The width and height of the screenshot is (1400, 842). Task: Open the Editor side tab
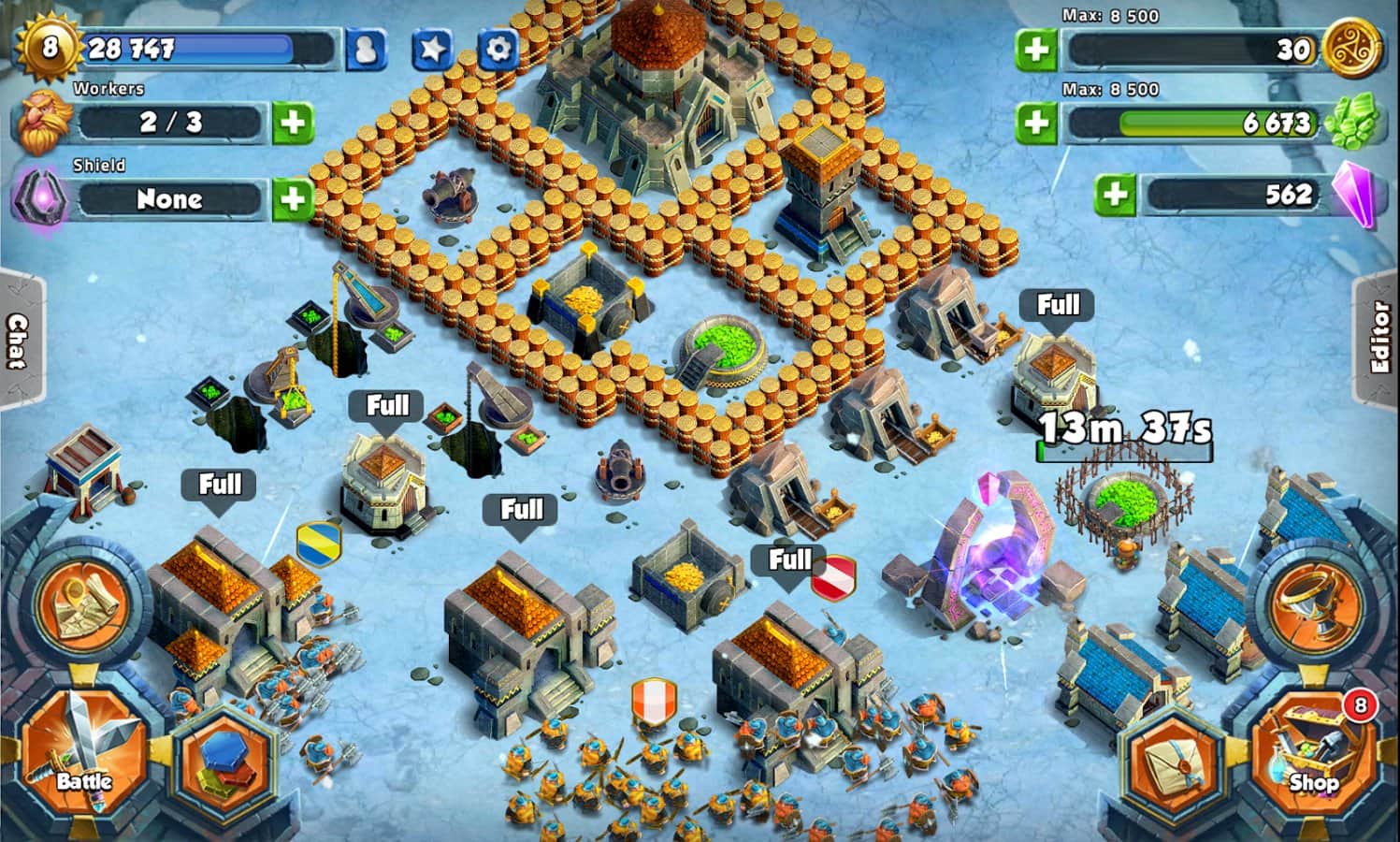pos(1379,339)
